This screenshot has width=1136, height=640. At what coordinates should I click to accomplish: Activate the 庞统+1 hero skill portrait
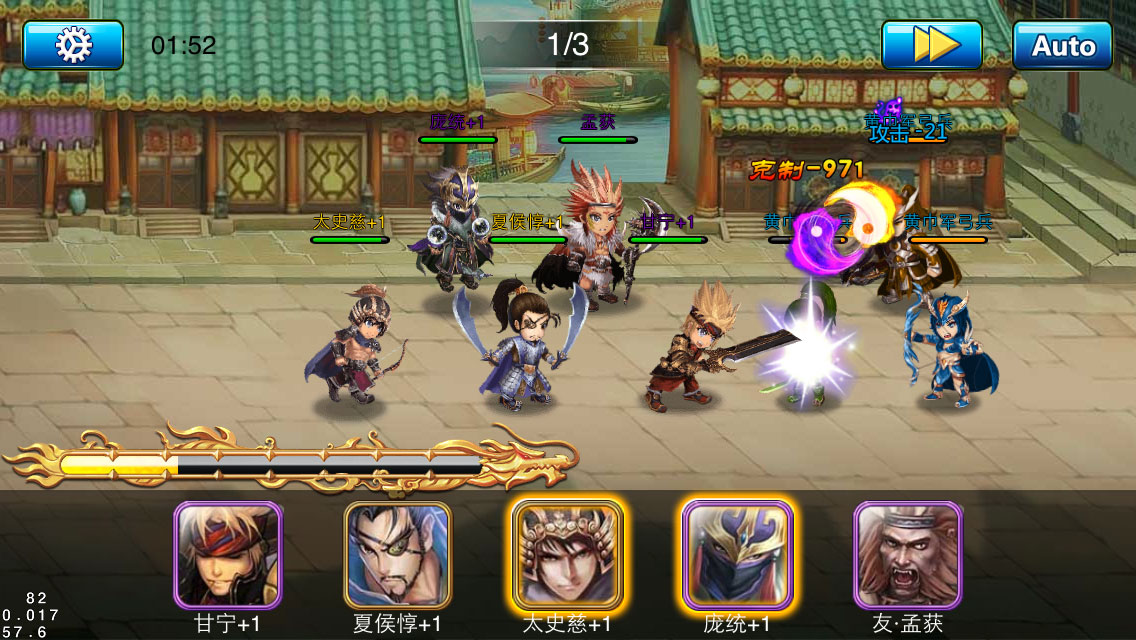[738, 555]
